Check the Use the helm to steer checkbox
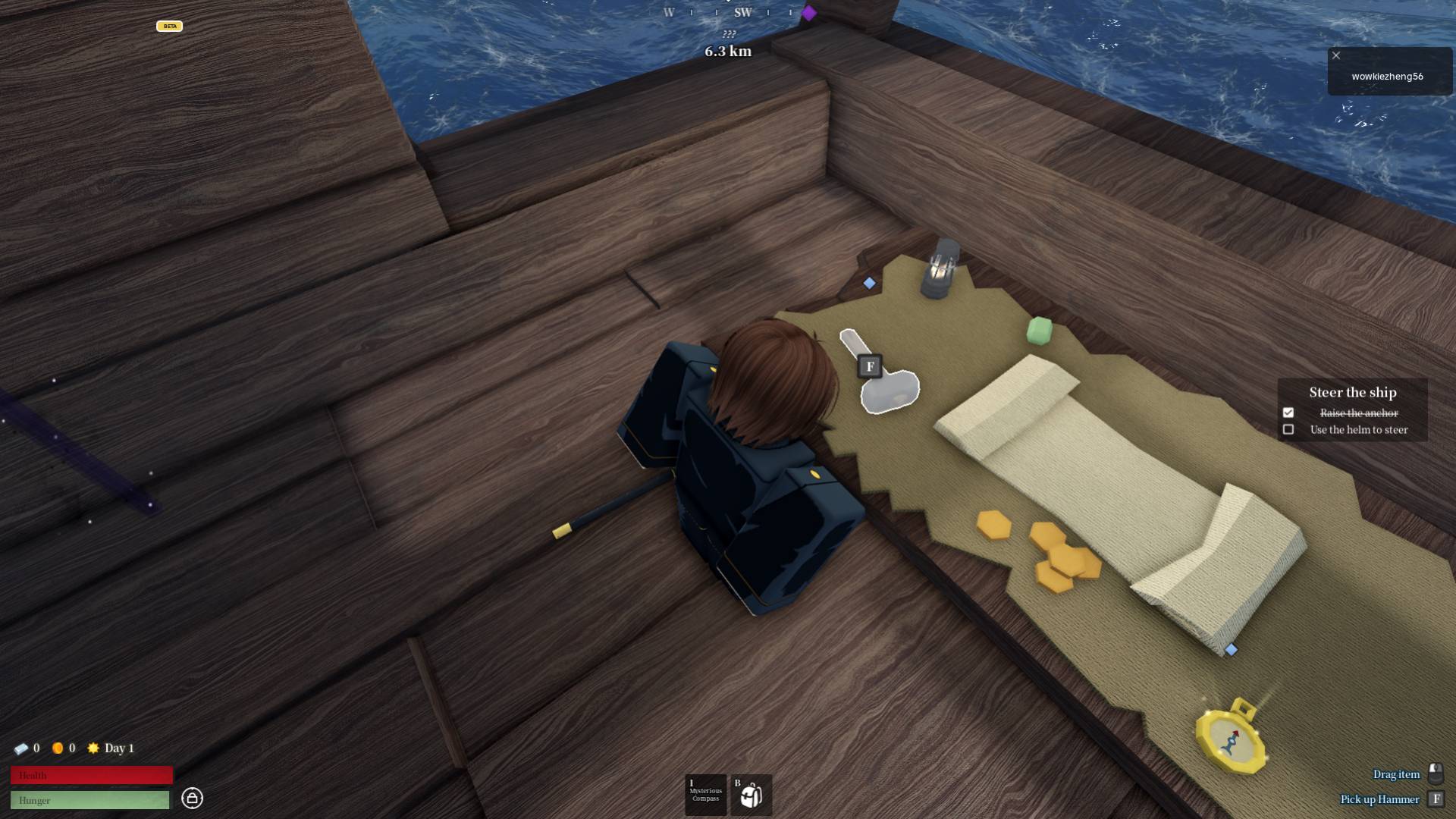Screen dimensions: 1456x819 [1289, 429]
